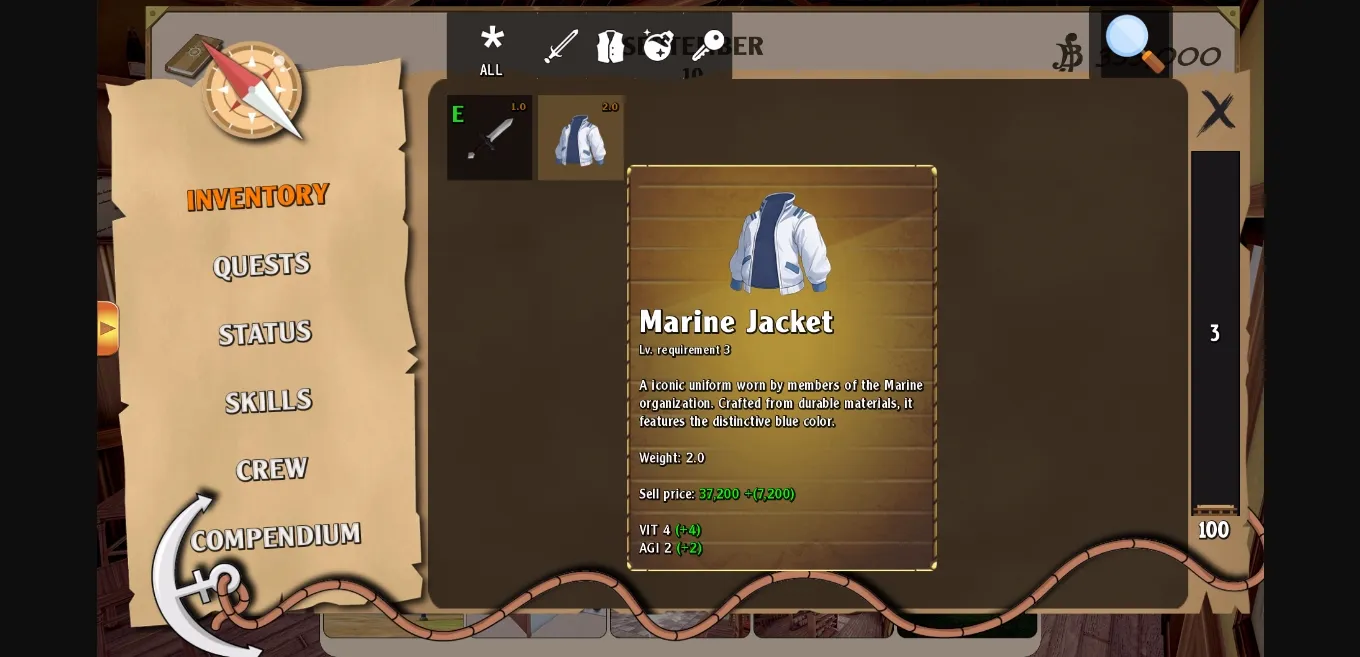Click the orange arrow on the left edge
1360x657 pixels.
[x=107, y=328]
